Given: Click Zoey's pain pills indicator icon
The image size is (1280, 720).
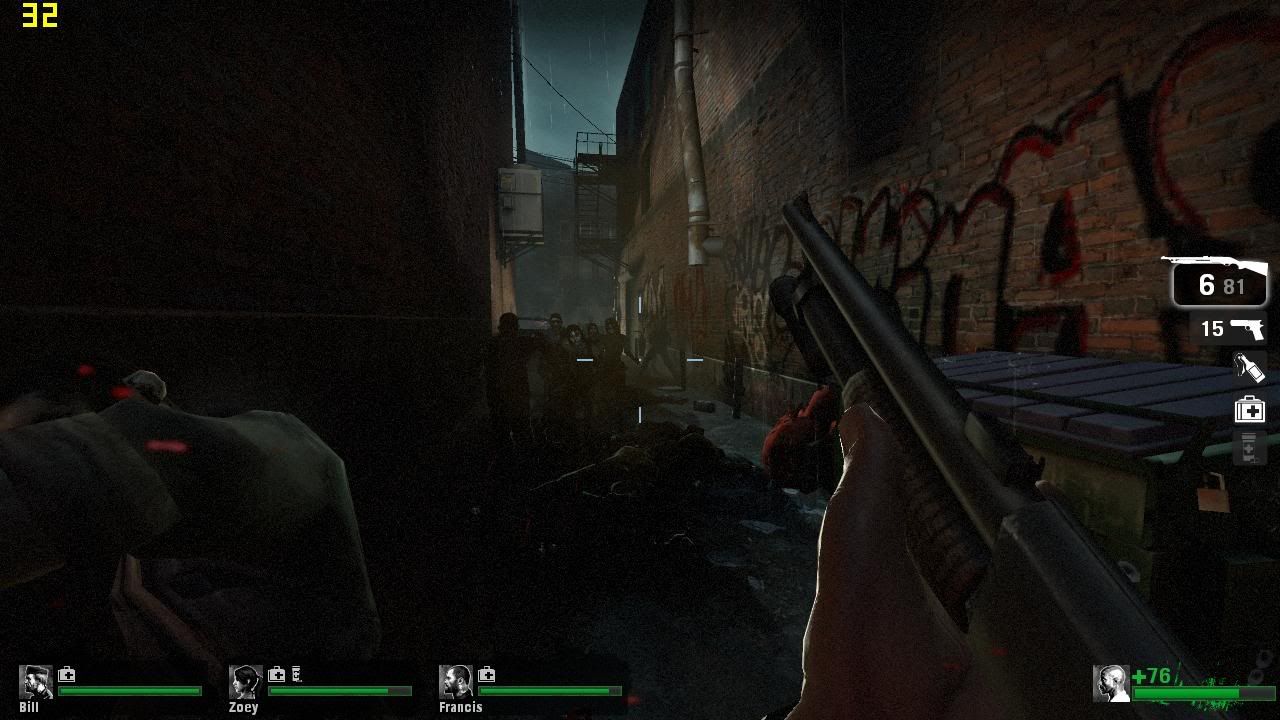Looking at the screenshot, I should [x=296, y=675].
